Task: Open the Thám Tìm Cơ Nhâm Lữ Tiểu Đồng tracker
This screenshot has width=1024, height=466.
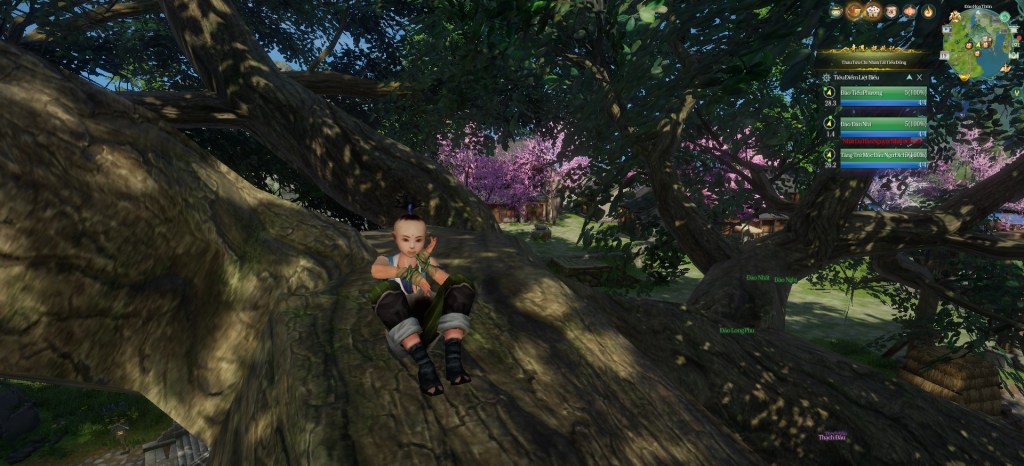Action: coord(871,60)
